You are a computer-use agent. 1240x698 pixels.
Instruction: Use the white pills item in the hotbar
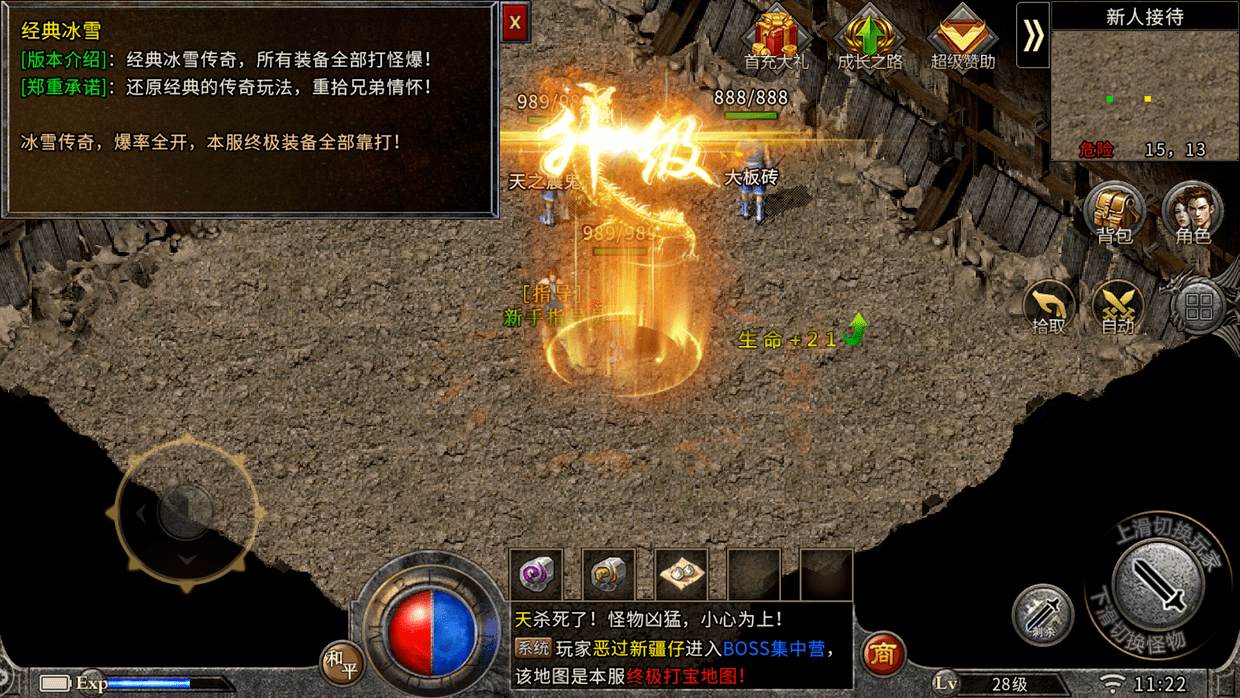point(681,575)
